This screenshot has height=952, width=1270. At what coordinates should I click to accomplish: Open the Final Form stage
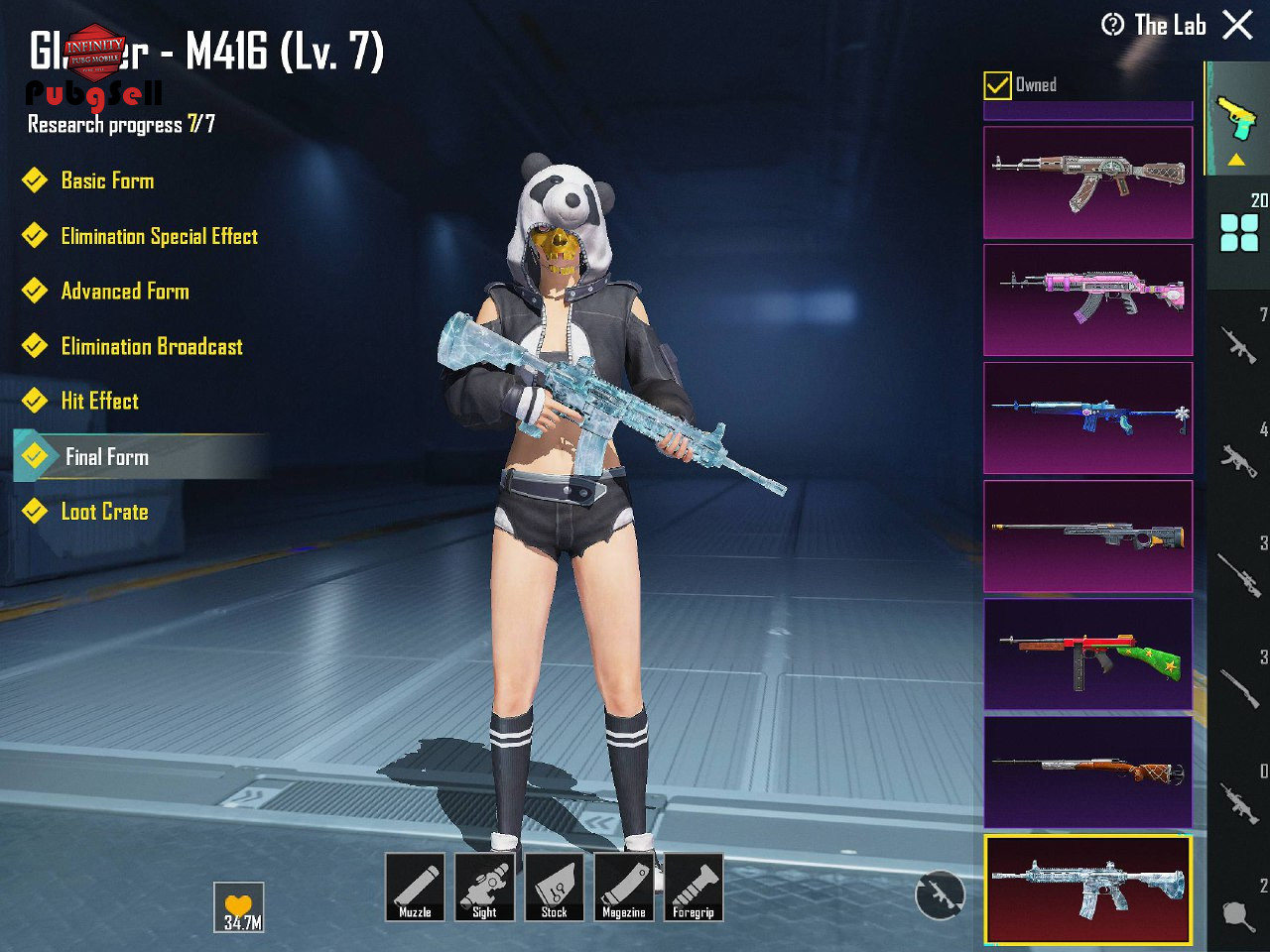[x=107, y=456]
